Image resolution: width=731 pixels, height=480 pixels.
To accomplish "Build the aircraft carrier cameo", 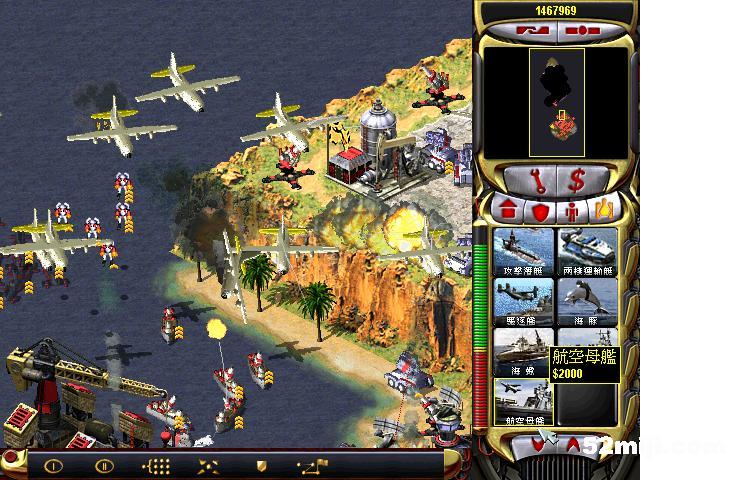I will [522, 401].
